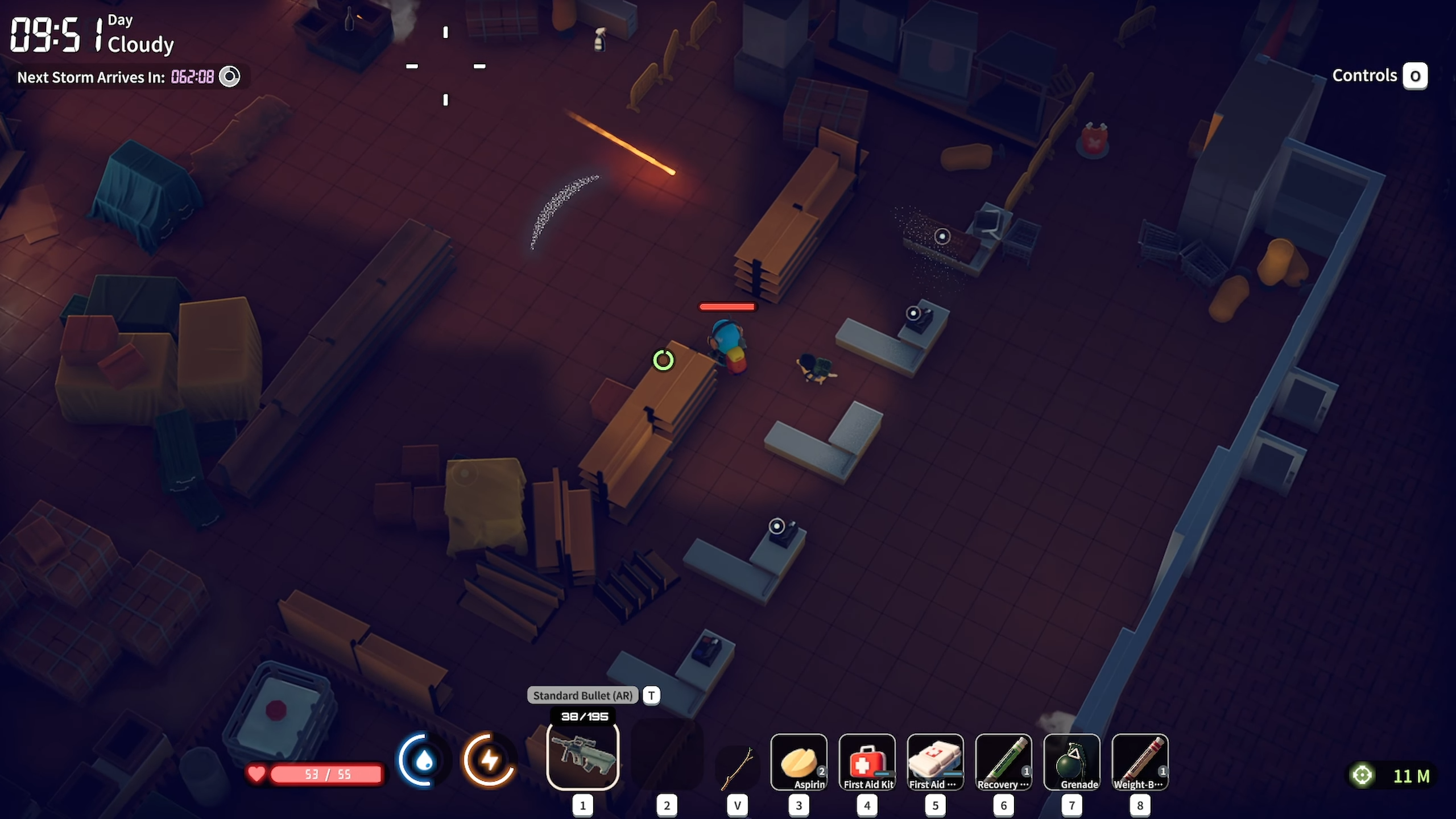The image size is (1456, 819).
Task: Expand the Standard Bullet (AR) ammo tooltip
Action: coord(581,695)
